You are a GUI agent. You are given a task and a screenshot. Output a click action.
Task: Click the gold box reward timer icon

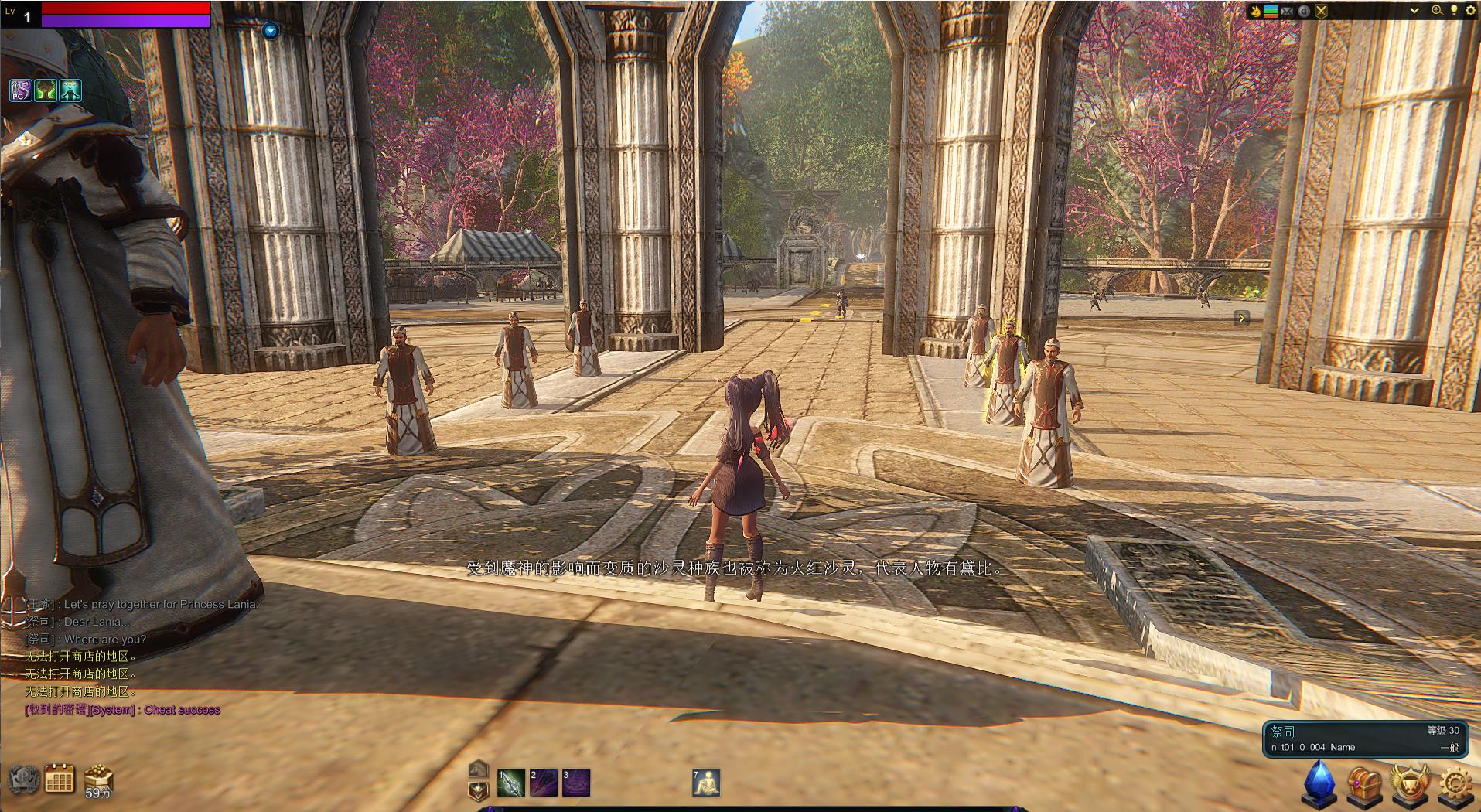97,780
